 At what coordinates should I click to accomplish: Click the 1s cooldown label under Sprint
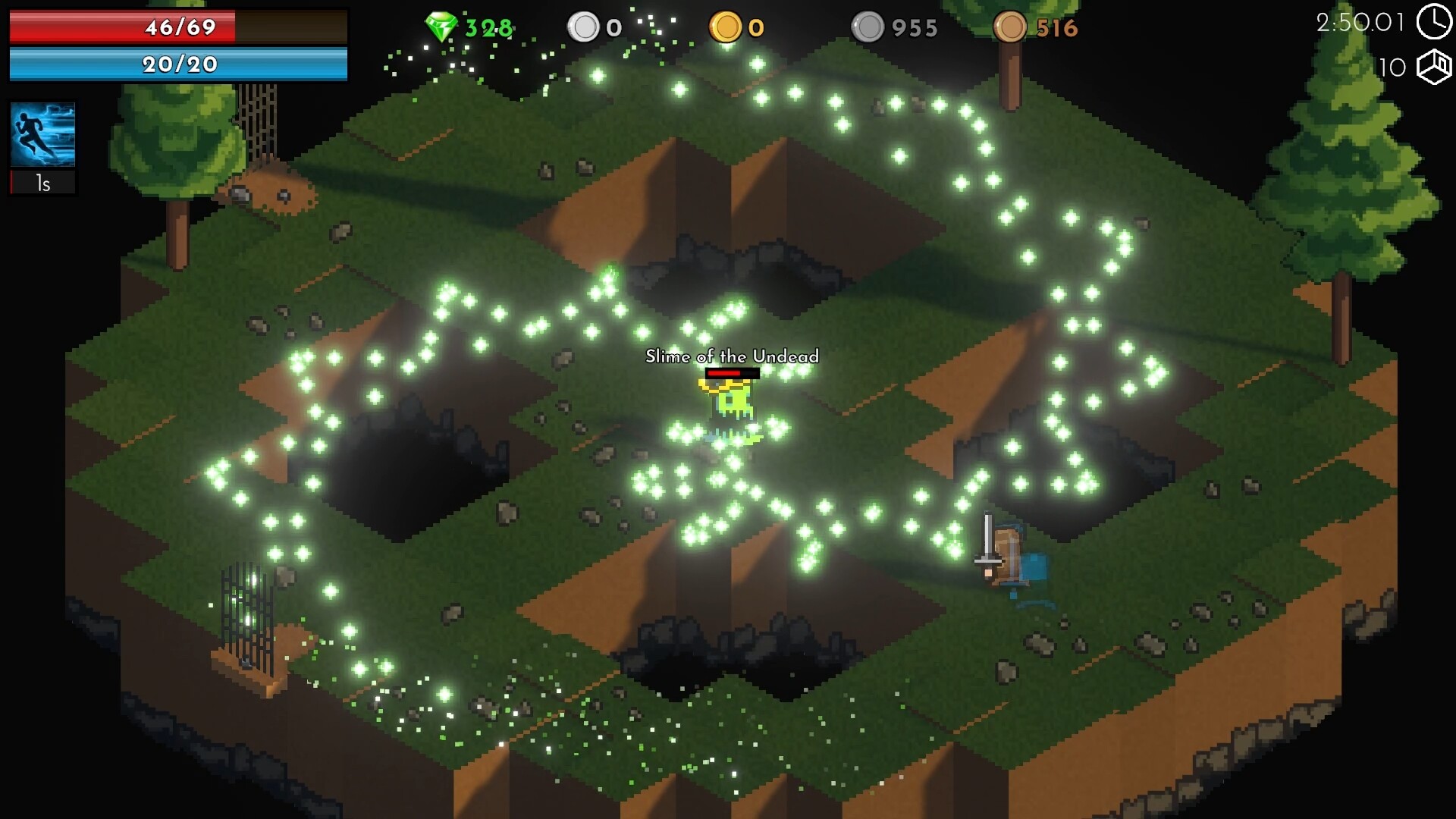coord(42,182)
